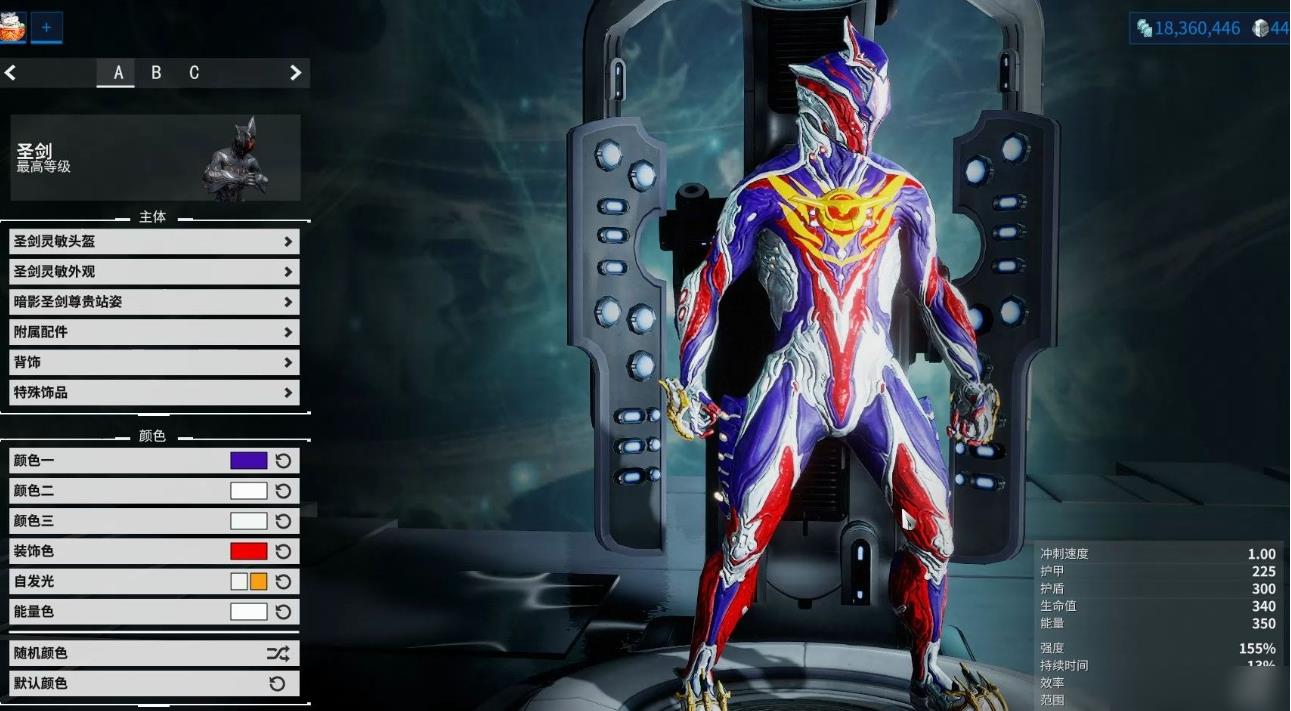The image size is (1291, 711).
Task: Open the 特殊饰品 special ornaments menu
Action: tap(154, 392)
